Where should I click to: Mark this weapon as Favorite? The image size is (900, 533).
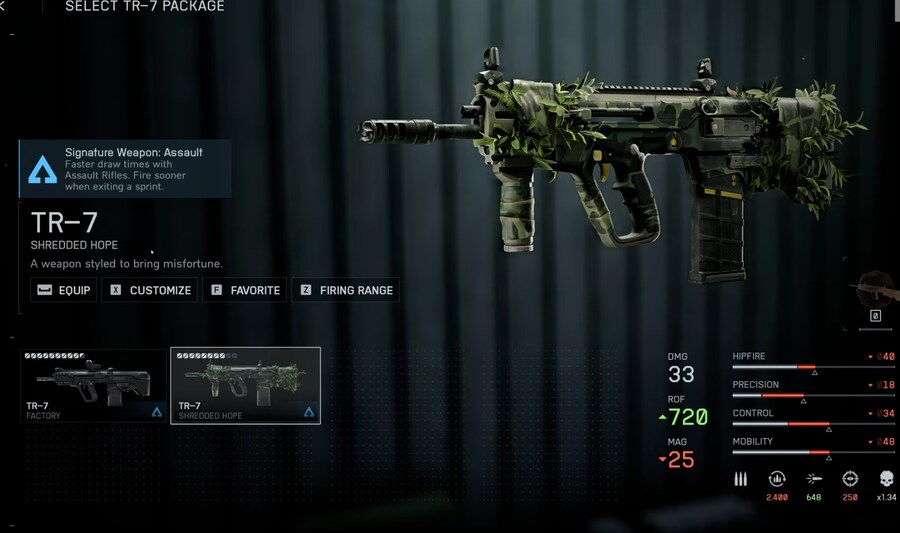[245, 290]
